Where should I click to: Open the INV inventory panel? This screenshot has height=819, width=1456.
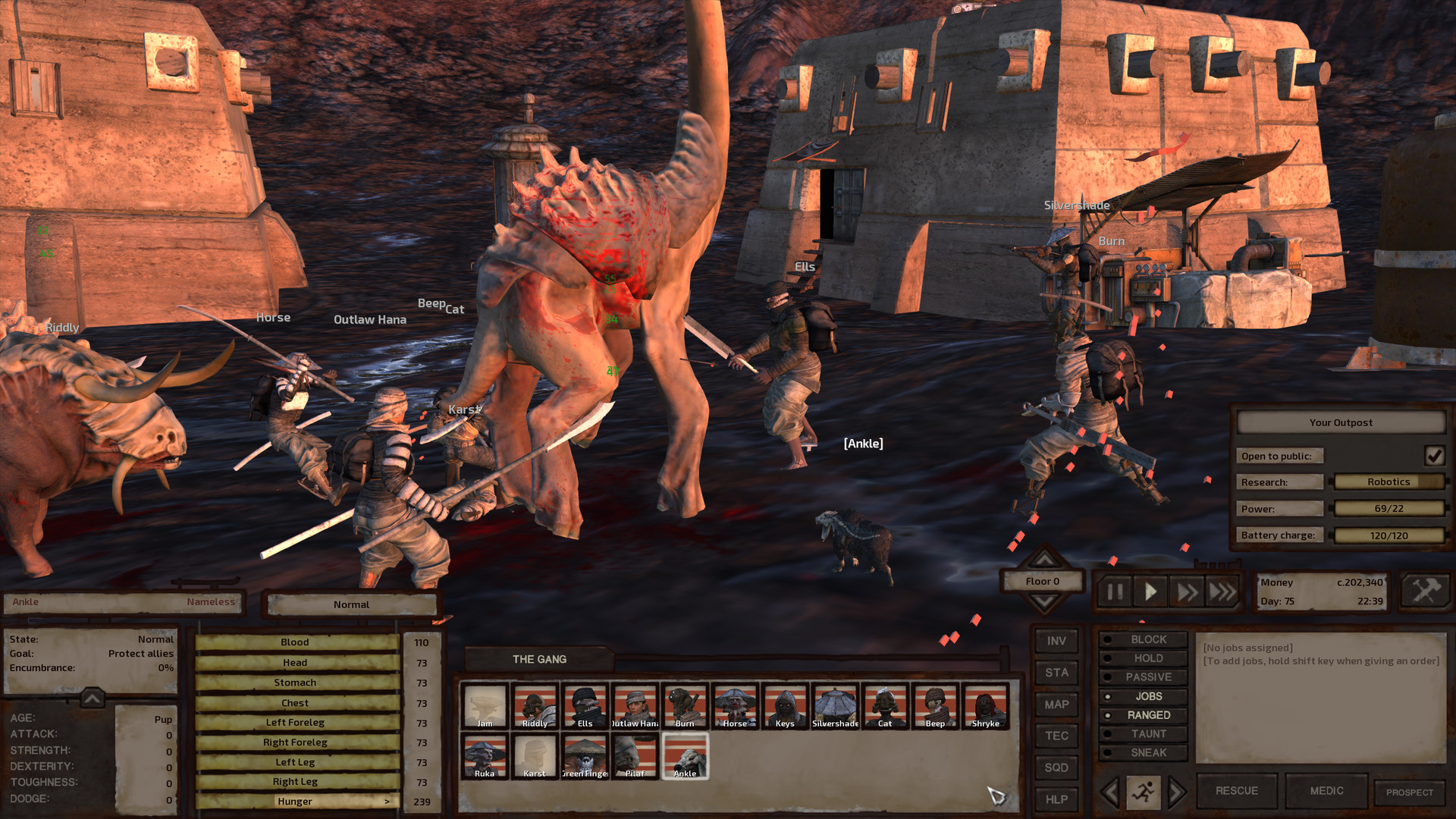(x=1056, y=641)
